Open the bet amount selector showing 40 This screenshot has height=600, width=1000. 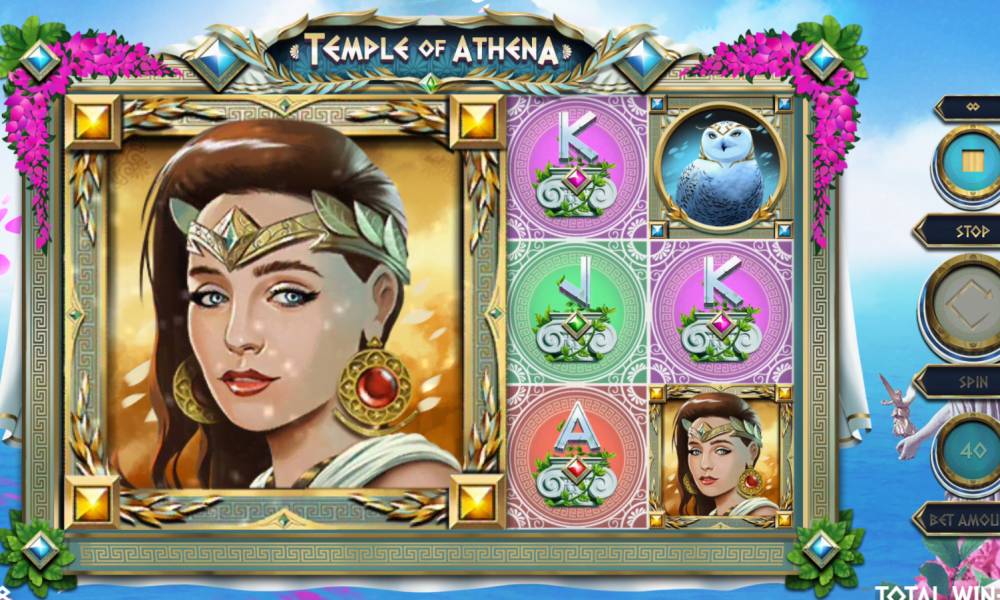click(x=967, y=451)
